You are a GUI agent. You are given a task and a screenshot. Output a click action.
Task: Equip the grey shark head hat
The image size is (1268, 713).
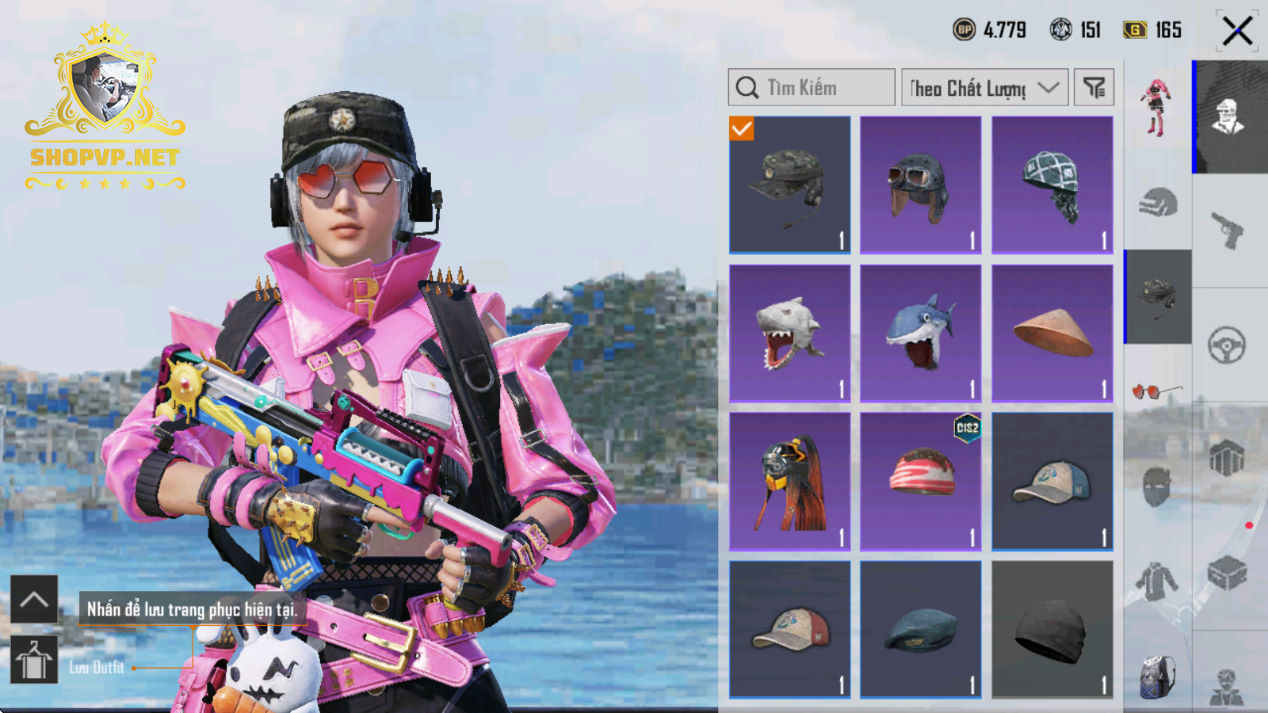(x=789, y=333)
